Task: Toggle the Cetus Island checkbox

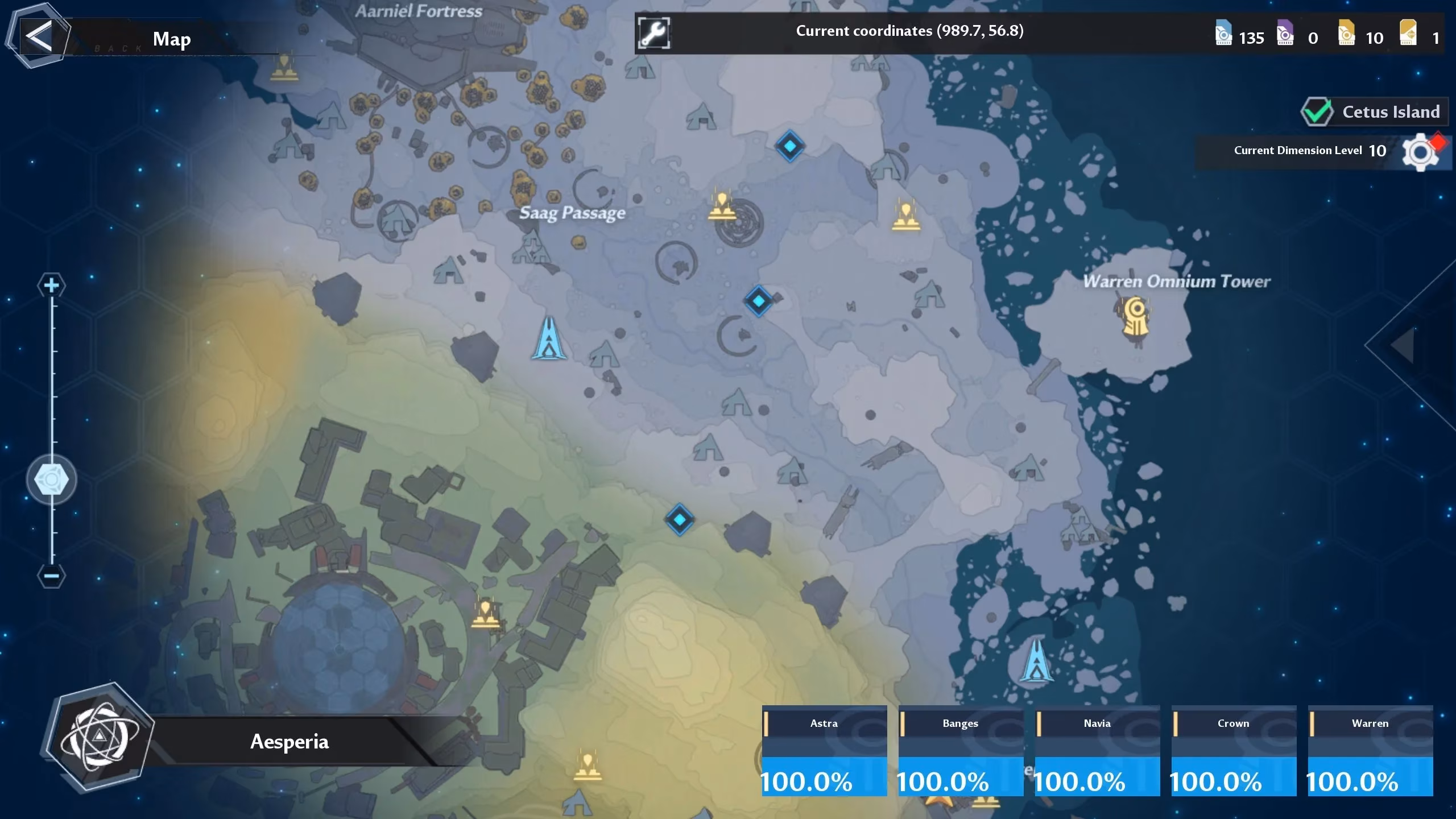Action: tap(1317, 111)
